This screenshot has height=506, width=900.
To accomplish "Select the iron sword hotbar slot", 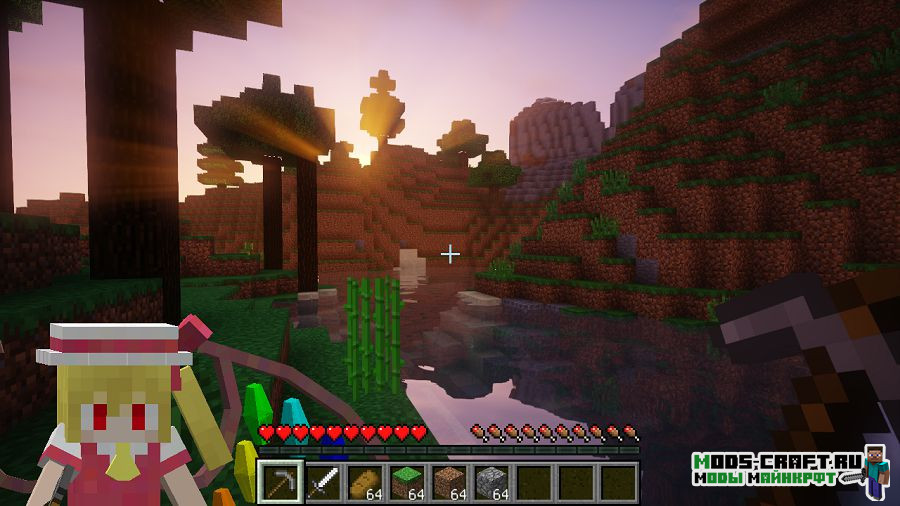I will (322, 482).
